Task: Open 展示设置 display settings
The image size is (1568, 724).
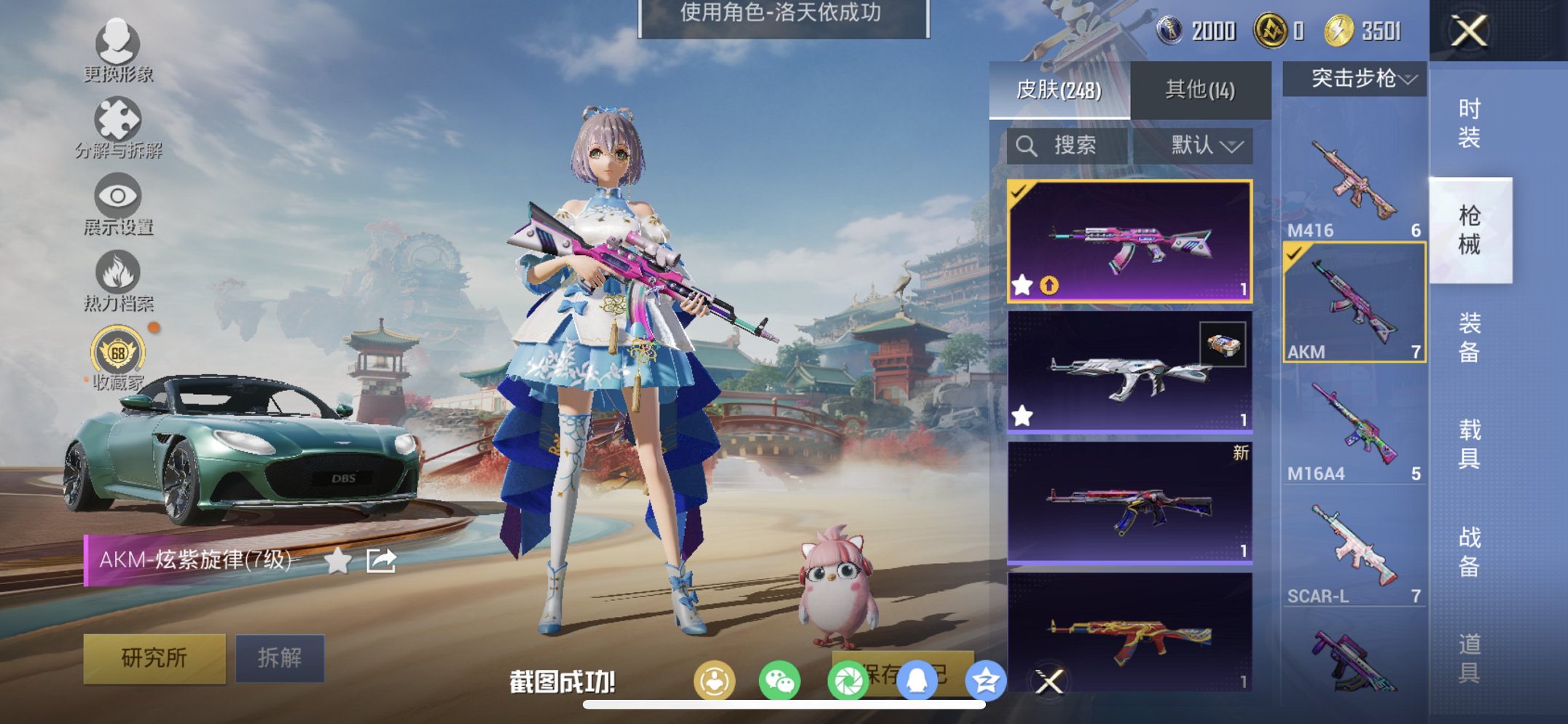Action: 119,198
